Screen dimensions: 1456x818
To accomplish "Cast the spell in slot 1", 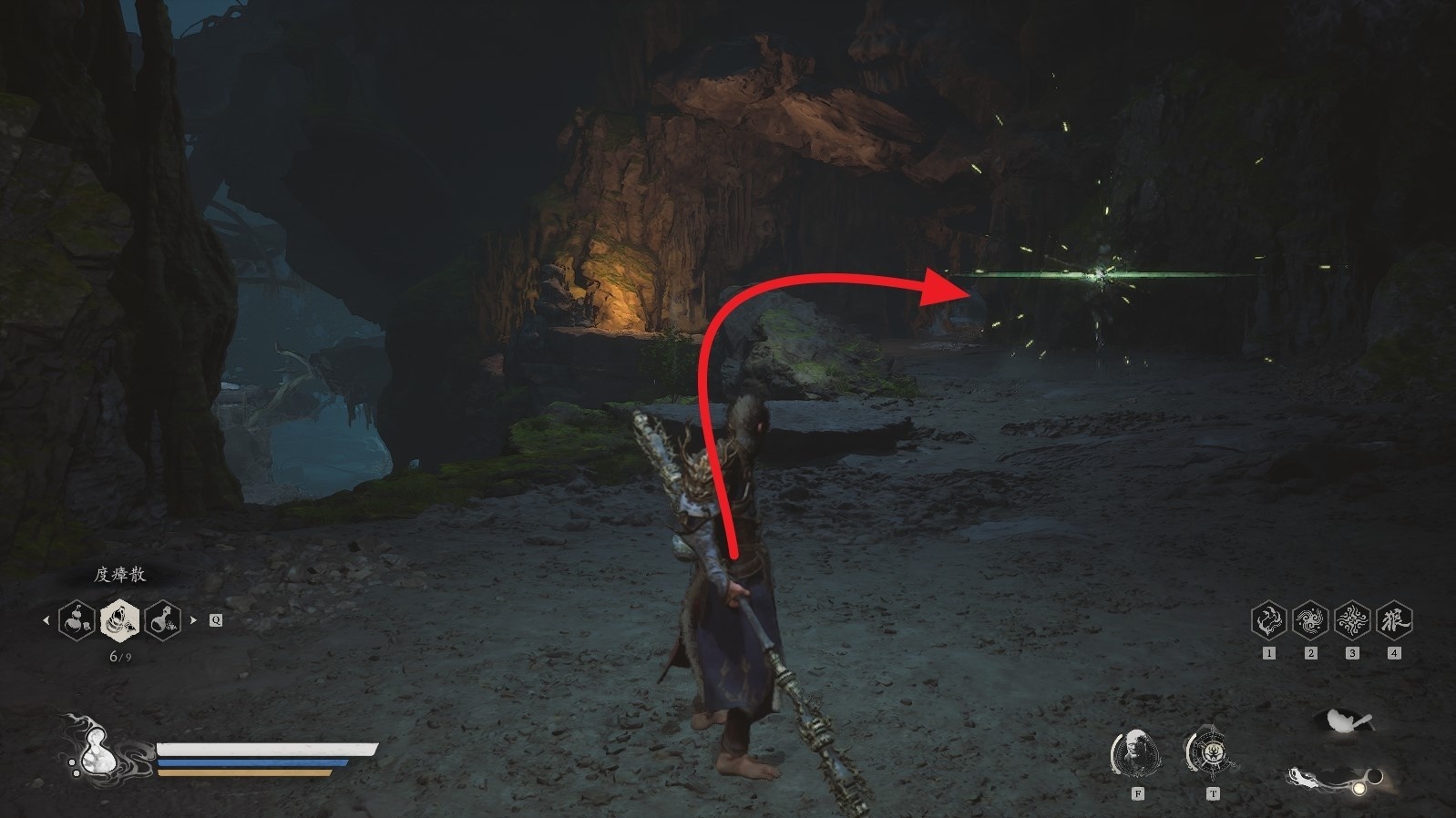I will click(1268, 620).
